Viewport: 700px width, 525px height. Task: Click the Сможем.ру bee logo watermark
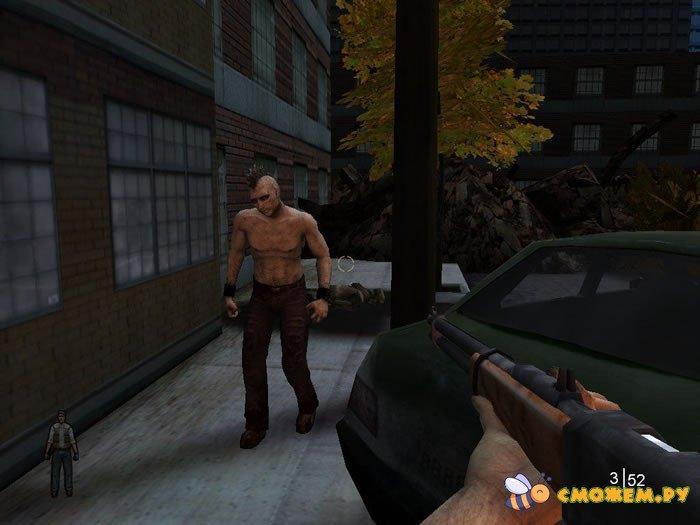[x=527, y=491]
